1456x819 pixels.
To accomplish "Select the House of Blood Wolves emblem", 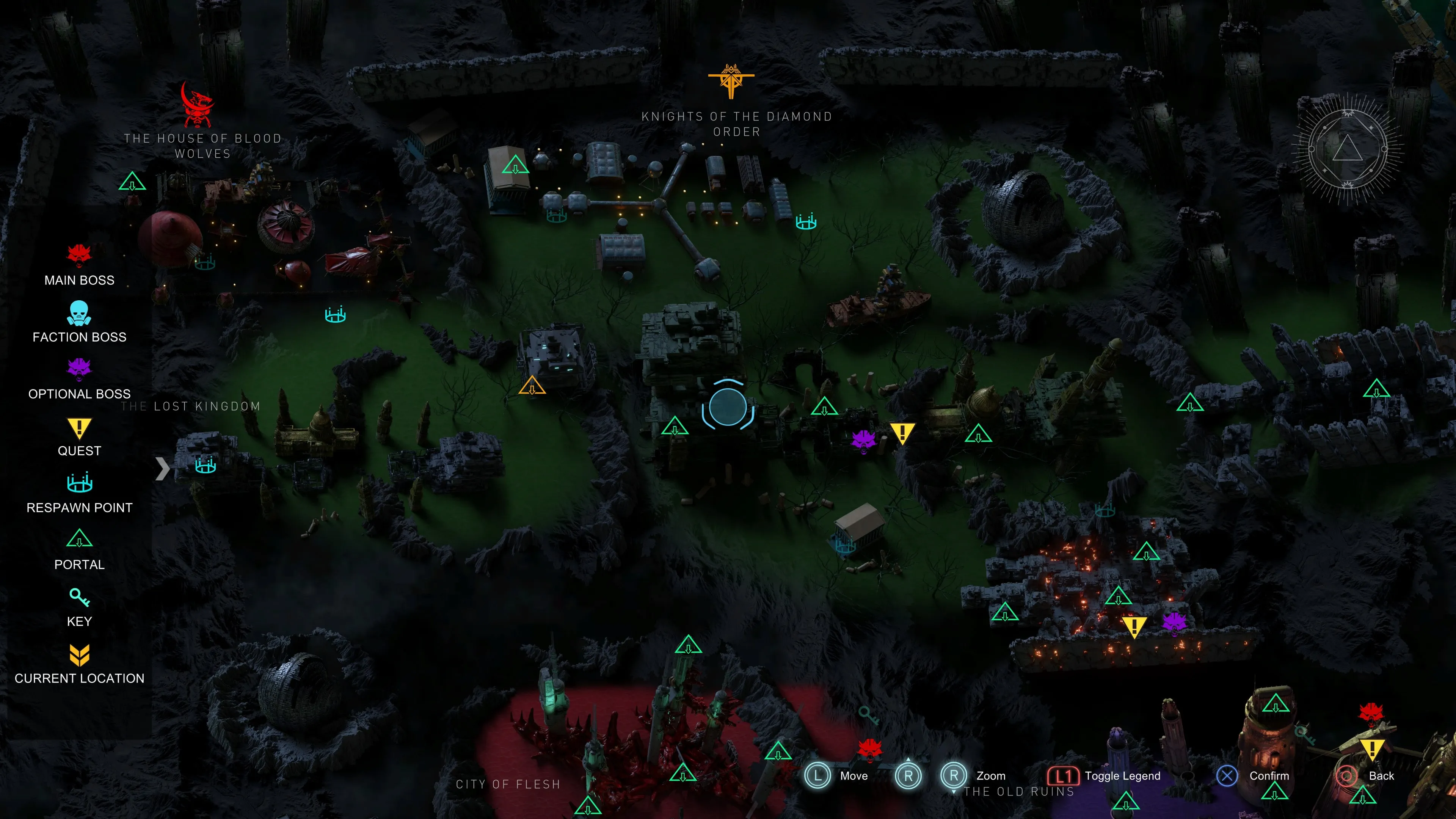I will 197,106.
